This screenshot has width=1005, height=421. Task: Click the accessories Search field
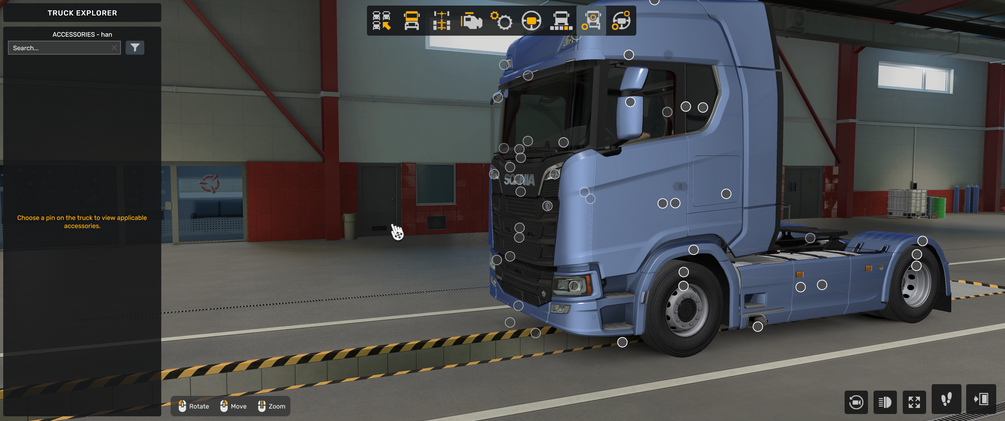click(58, 48)
